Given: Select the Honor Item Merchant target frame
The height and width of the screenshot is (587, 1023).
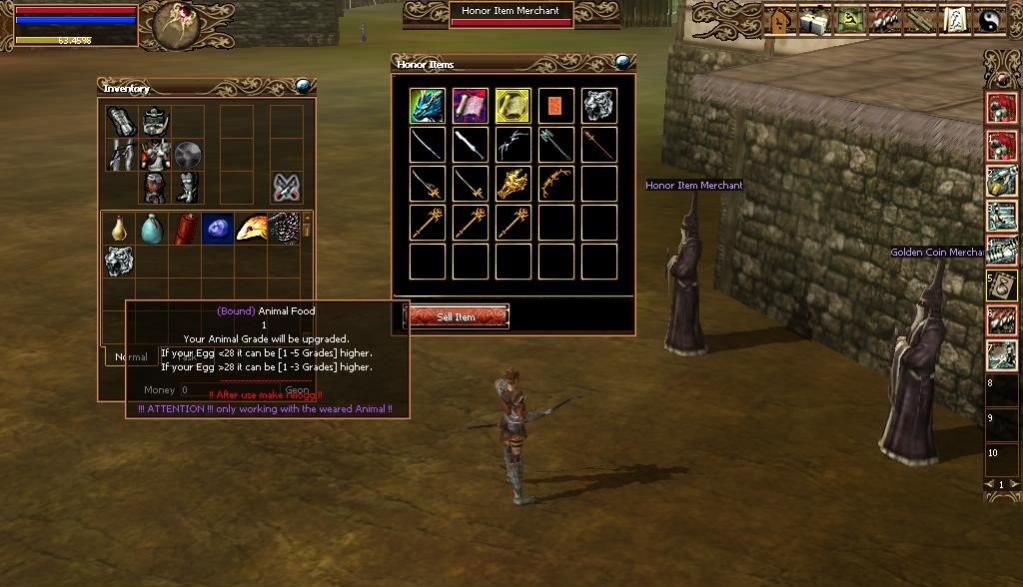Looking at the screenshot, I should point(510,13).
